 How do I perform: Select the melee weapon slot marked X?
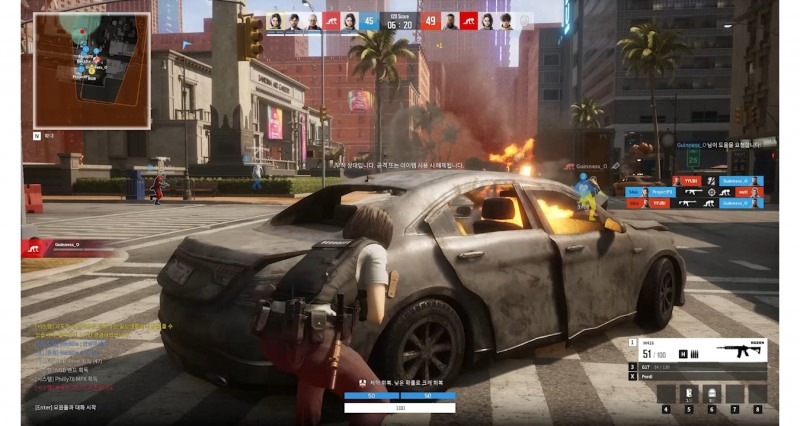[698, 378]
